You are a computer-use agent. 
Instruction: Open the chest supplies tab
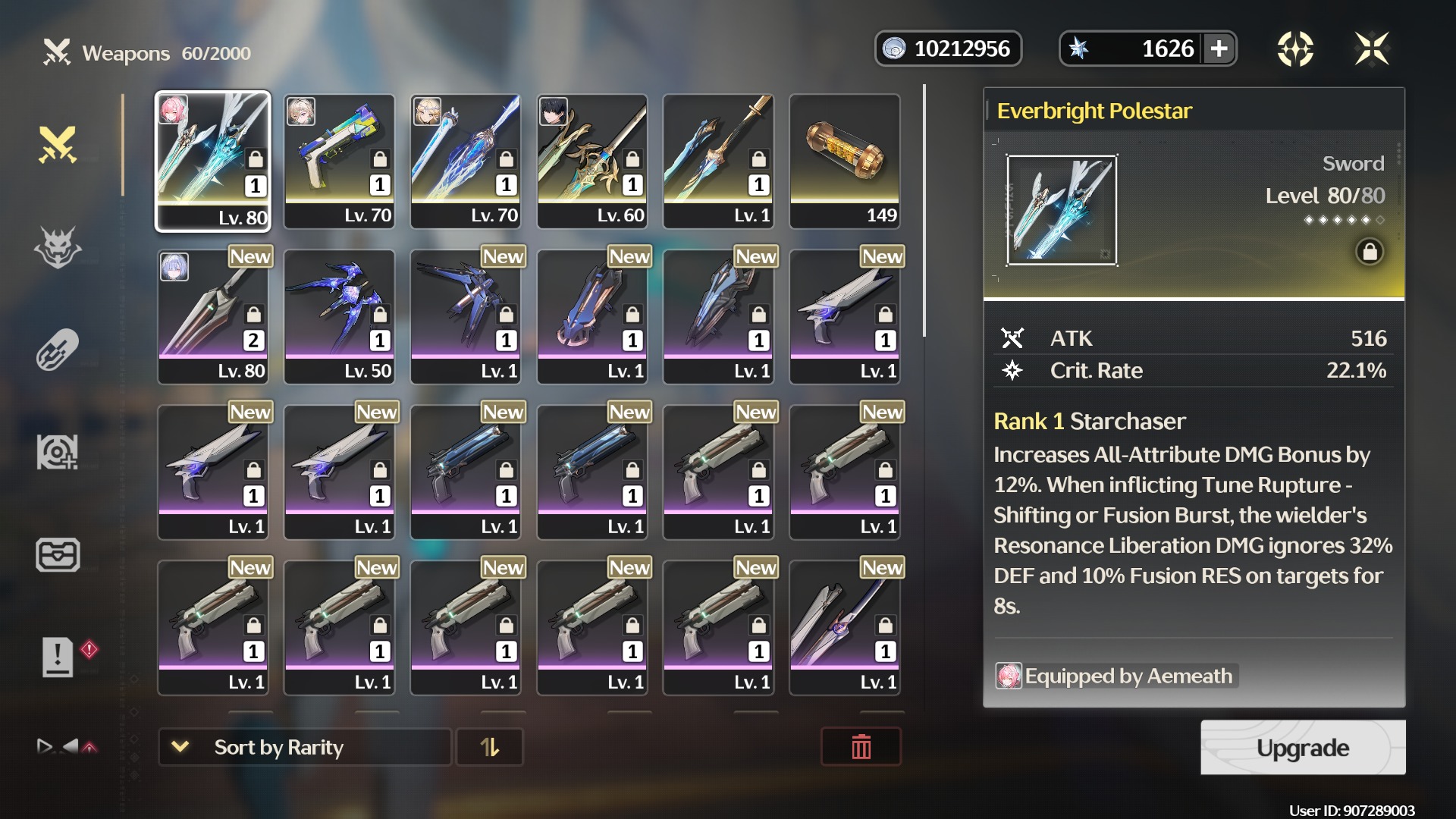tap(58, 554)
